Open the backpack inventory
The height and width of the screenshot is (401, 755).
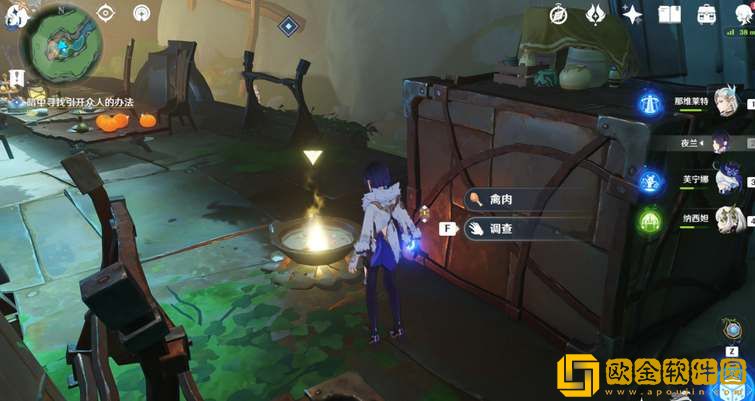pos(706,14)
